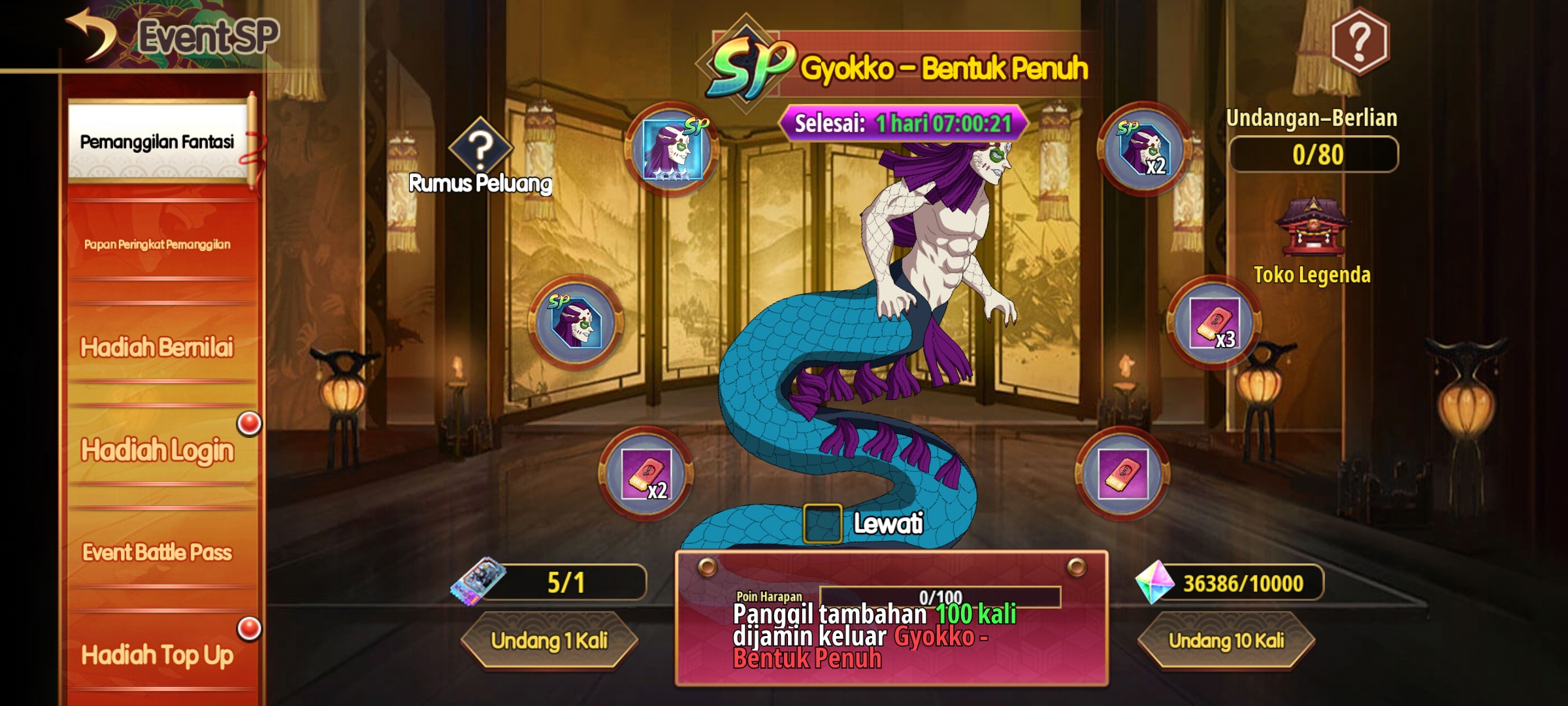
Task: Summon with Undang 10 Kali
Action: click(x=1226, y=641)
